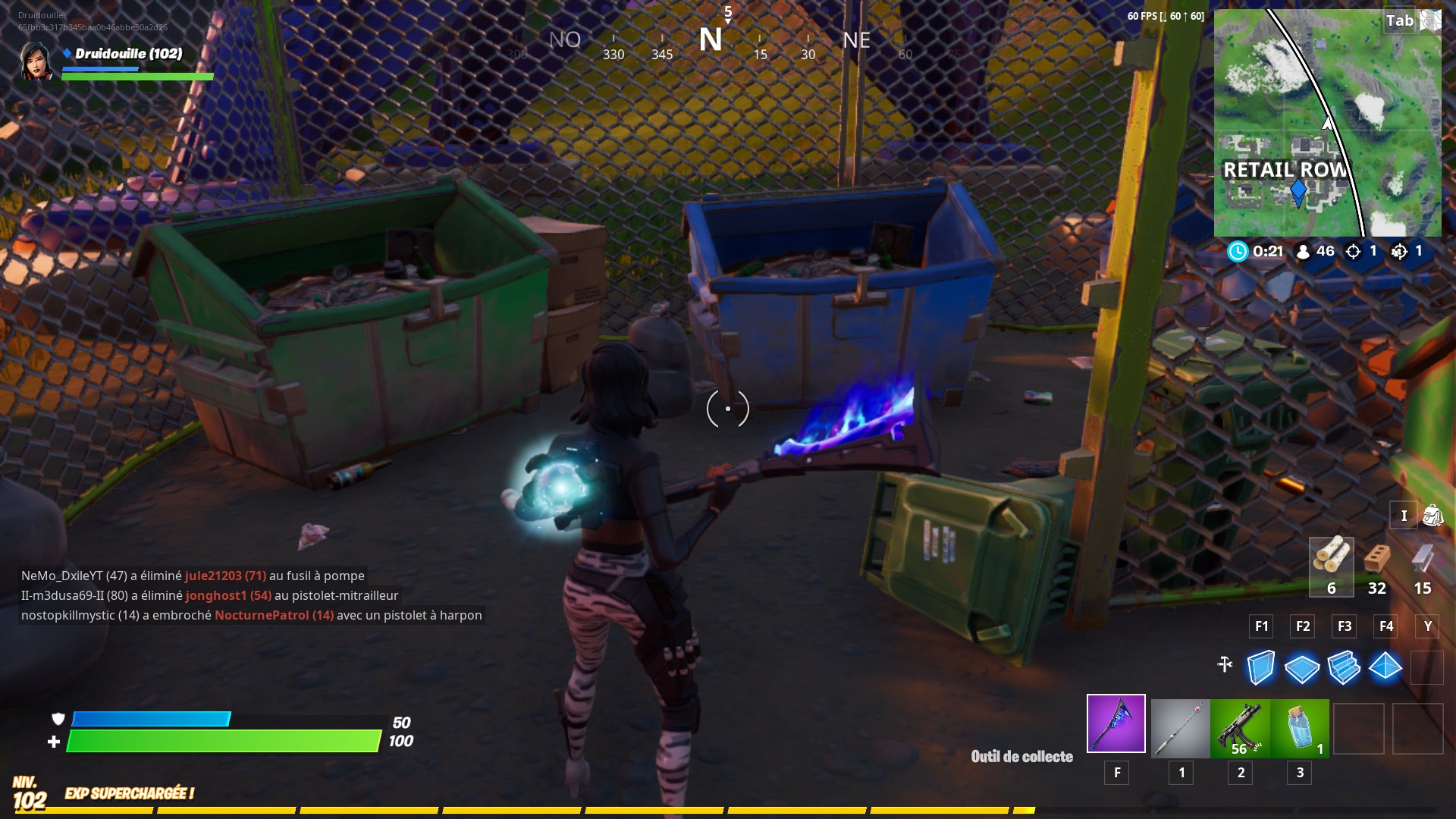Equip the fishing rod in the grey slot
The image size is (1456, 819).
point(1180,728)
